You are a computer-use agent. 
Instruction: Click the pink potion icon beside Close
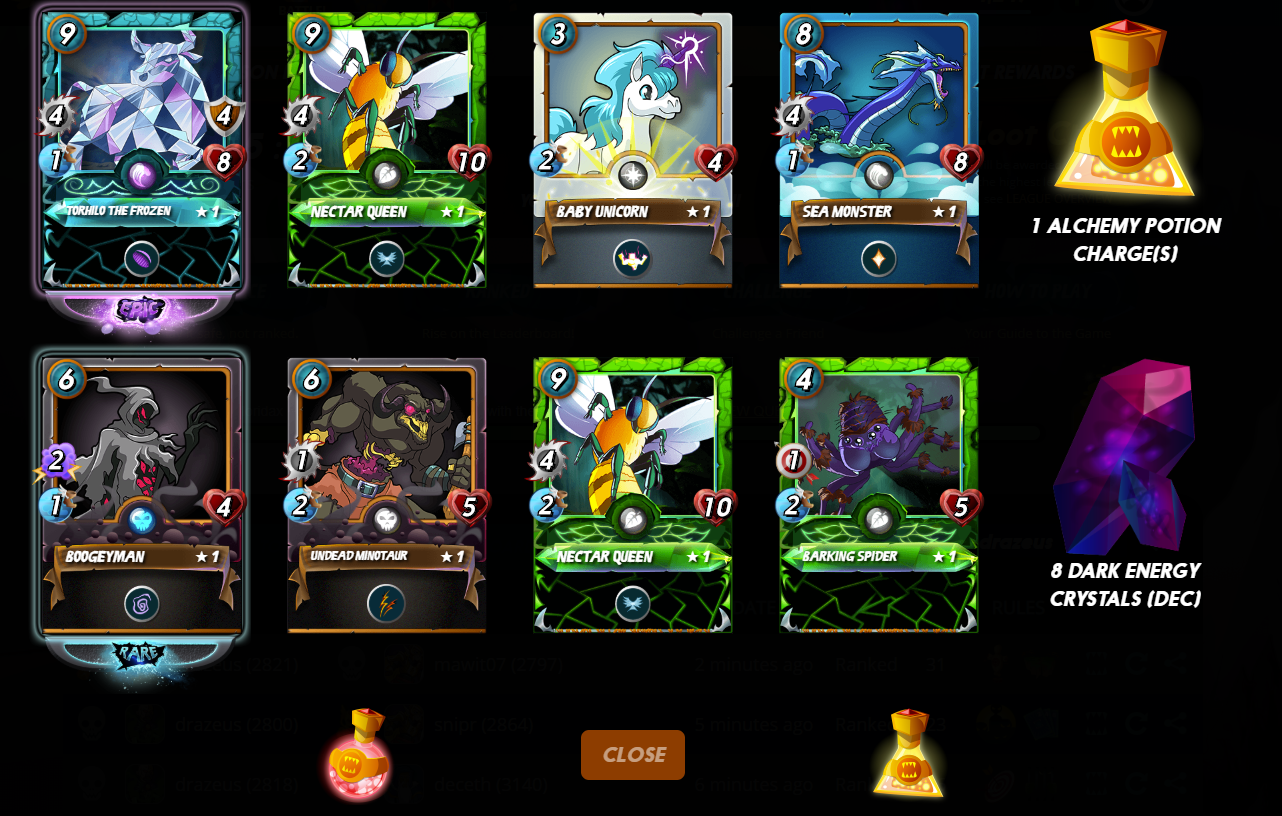coord(357,755)
